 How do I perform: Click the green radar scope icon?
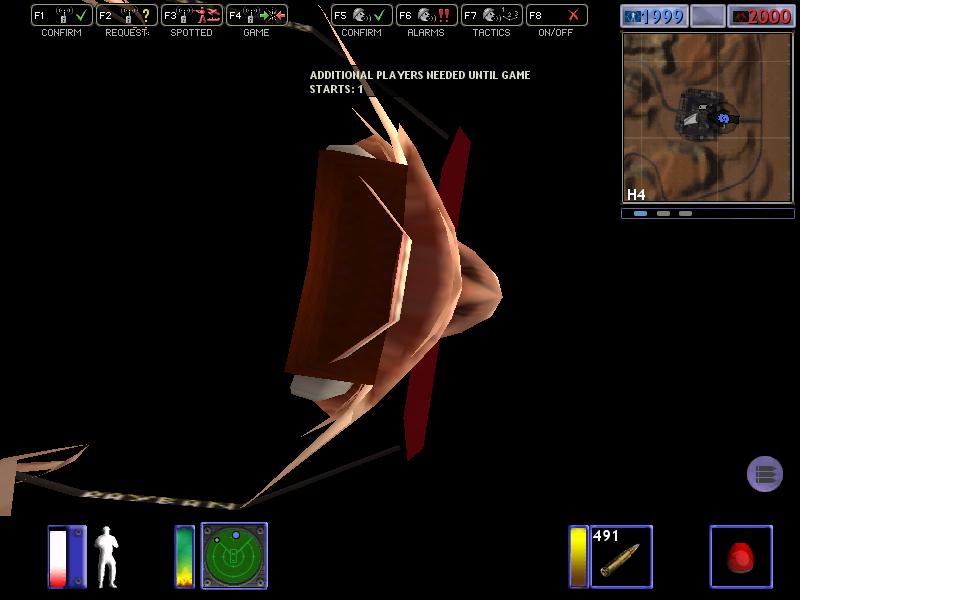[x=235, y=556]
